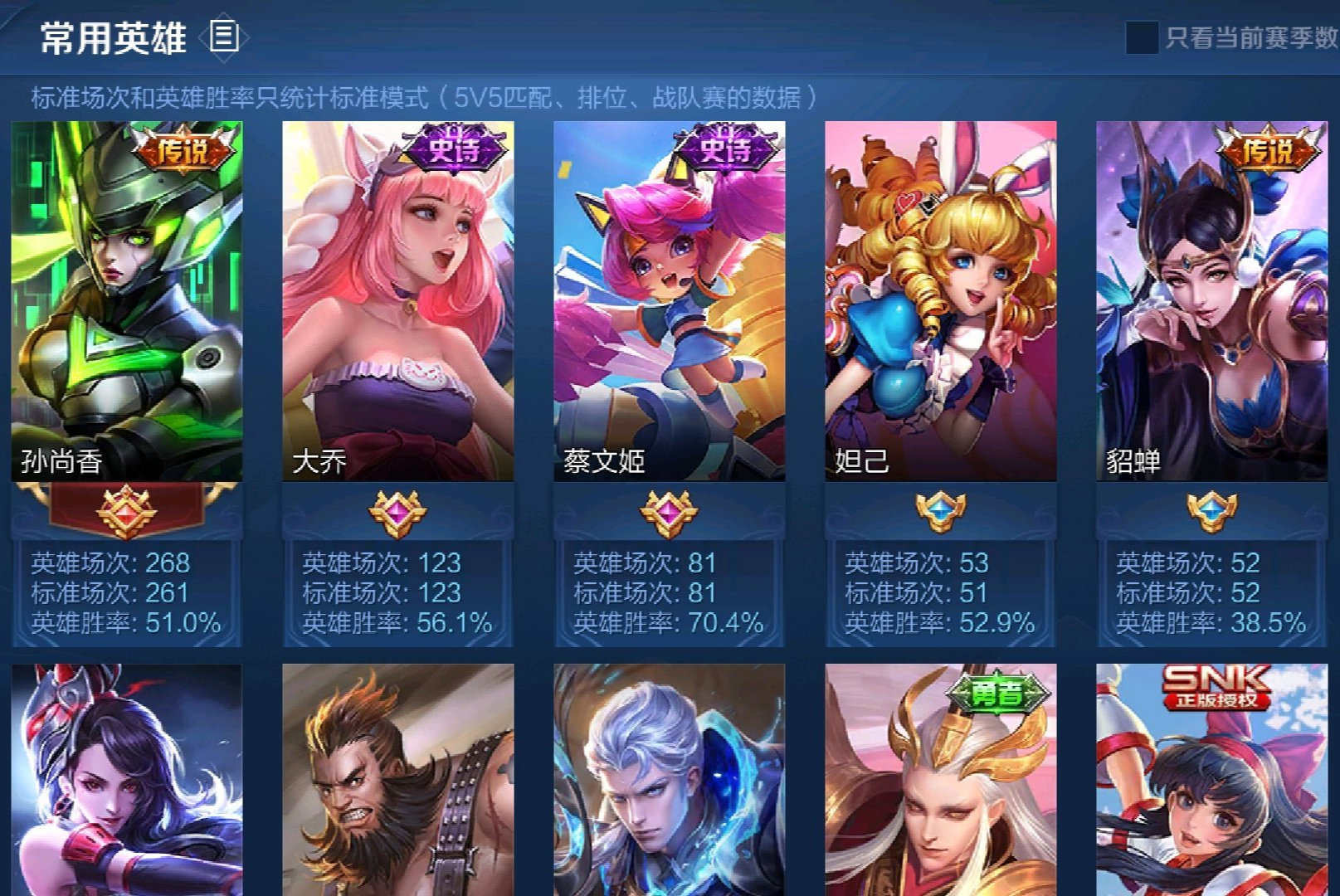Click 妲己's blue proficiency medal
Image resolution: width=1340 pixels, height=896 pixels.
942,513
